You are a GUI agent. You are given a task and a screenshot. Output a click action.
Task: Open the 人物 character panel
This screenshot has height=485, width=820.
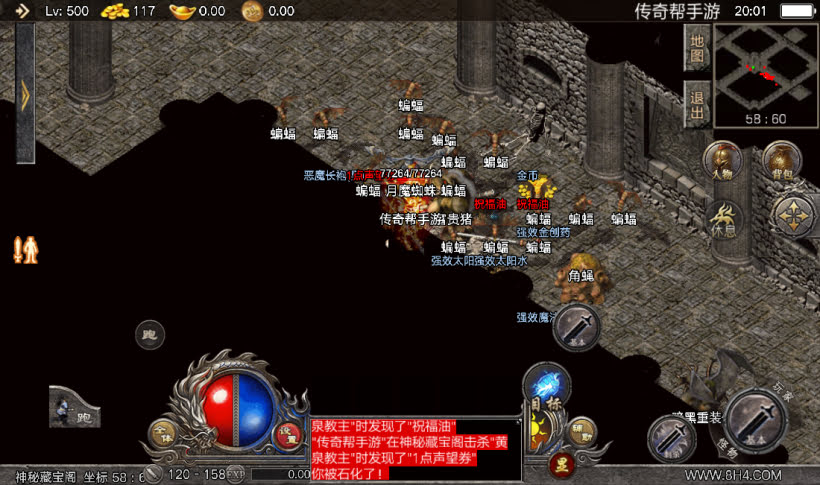[722, 162]
